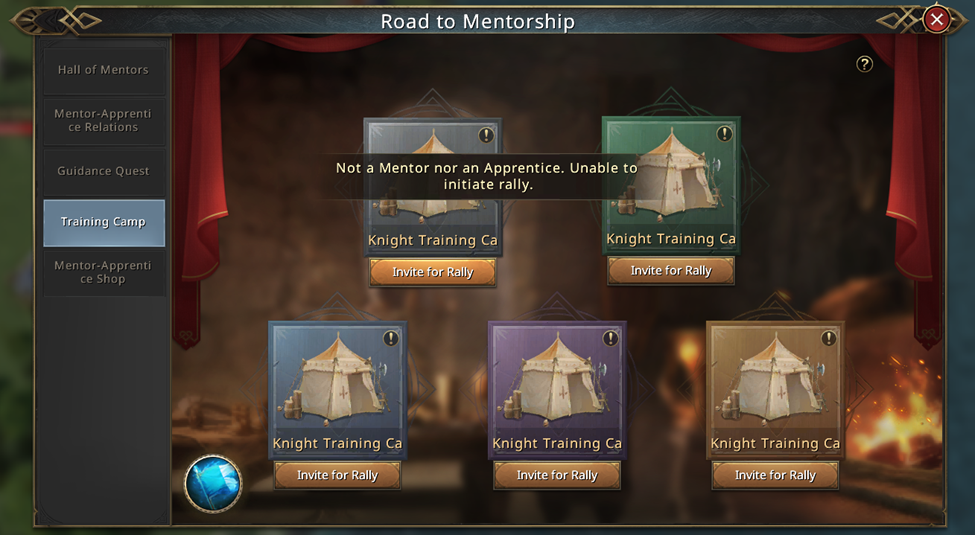Tap the round blue flag icon

click(x=213, y=484)
